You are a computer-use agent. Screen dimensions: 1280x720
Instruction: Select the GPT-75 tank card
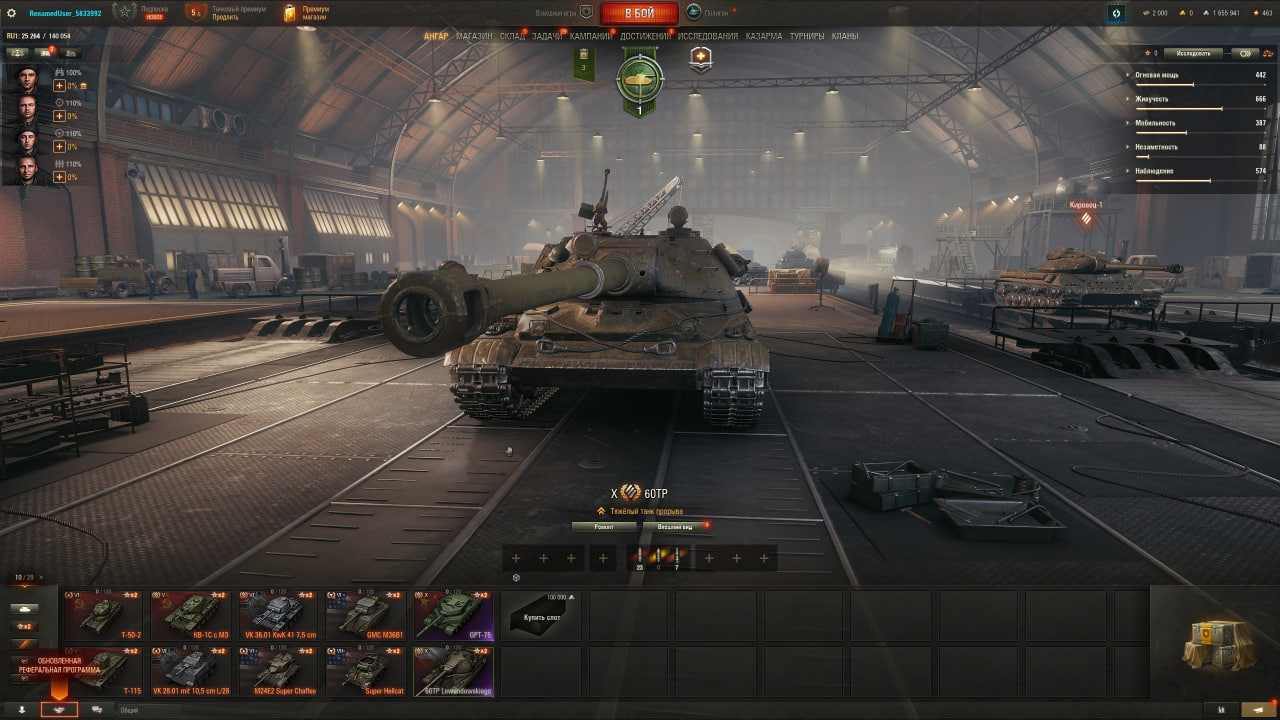point(453,615)
